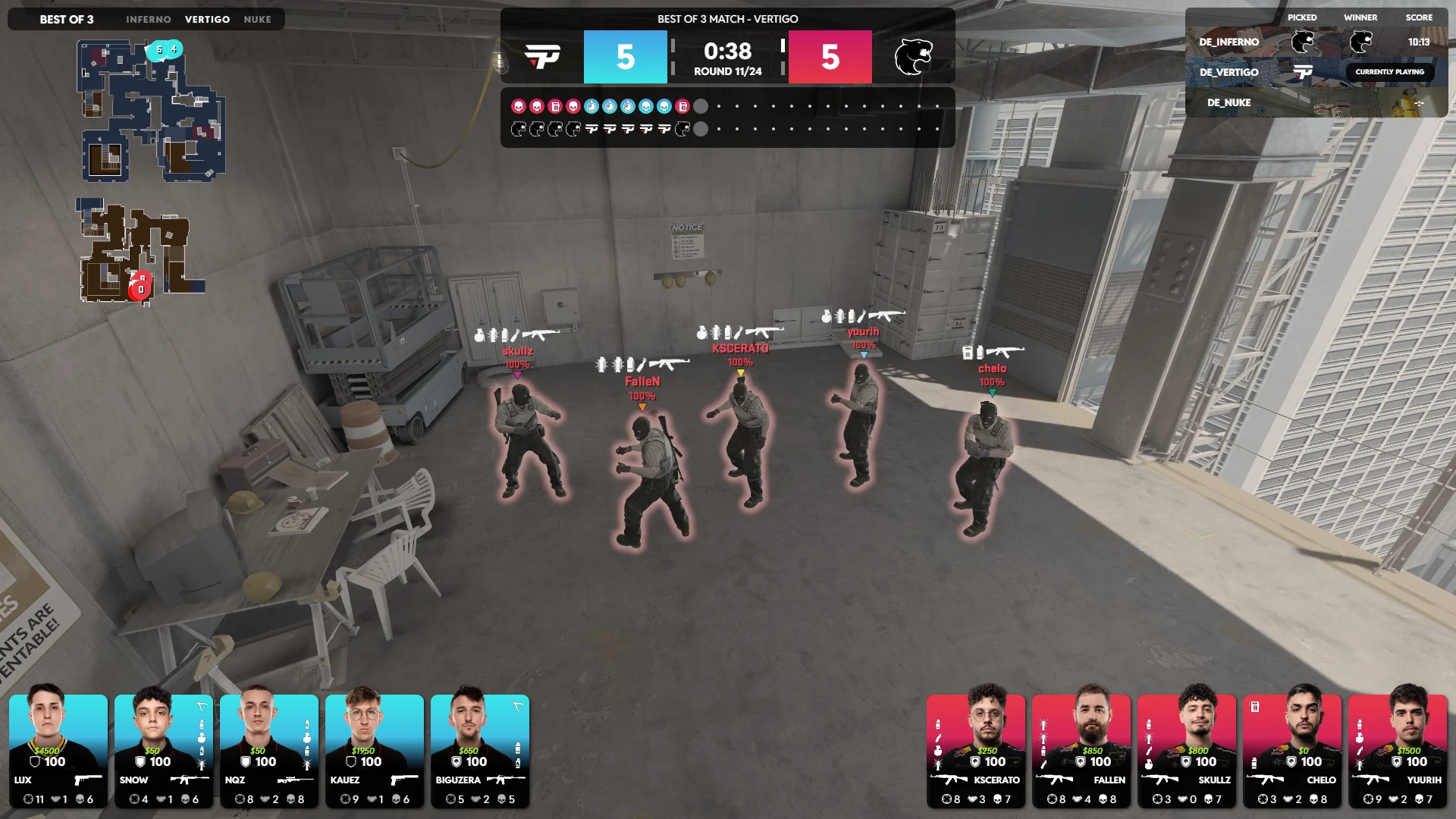Pick KAUEZ's player card
The width and height of the screenshot is (1456, 819).
(375, 751)
